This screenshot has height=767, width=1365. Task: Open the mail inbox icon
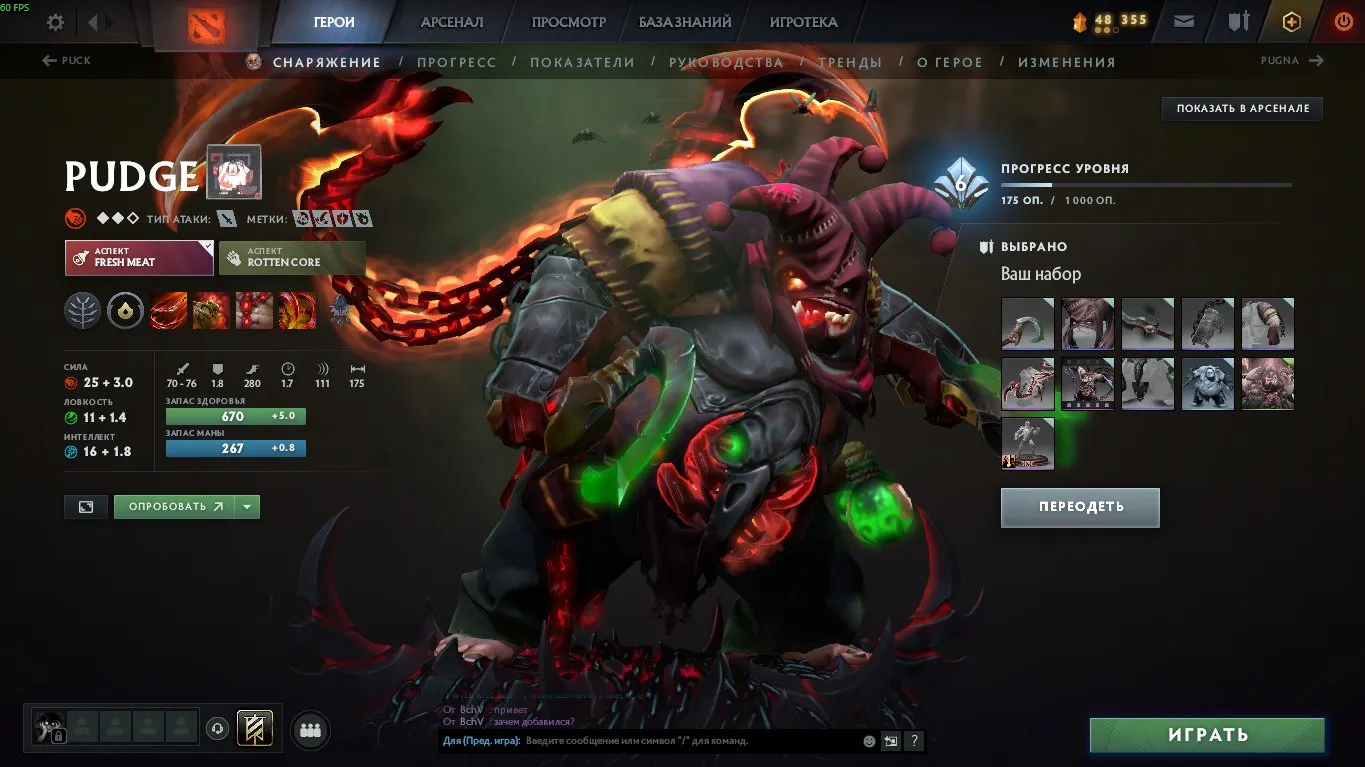(1183, 21)
